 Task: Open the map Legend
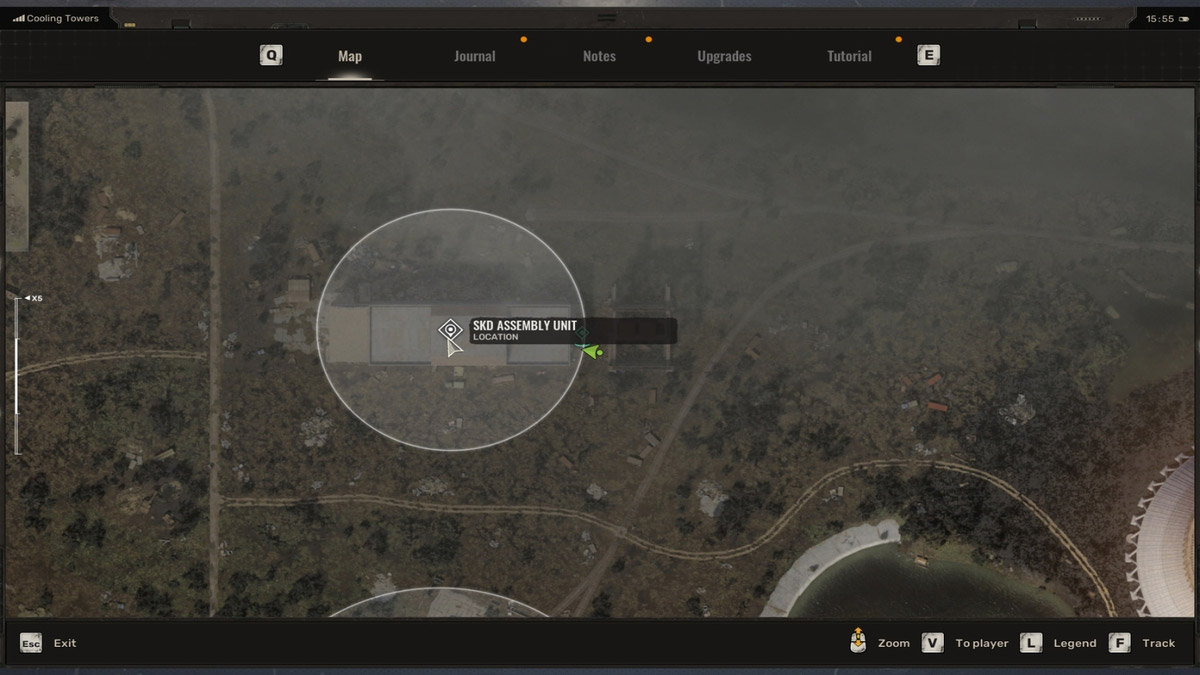click(x=1031, y=643)
